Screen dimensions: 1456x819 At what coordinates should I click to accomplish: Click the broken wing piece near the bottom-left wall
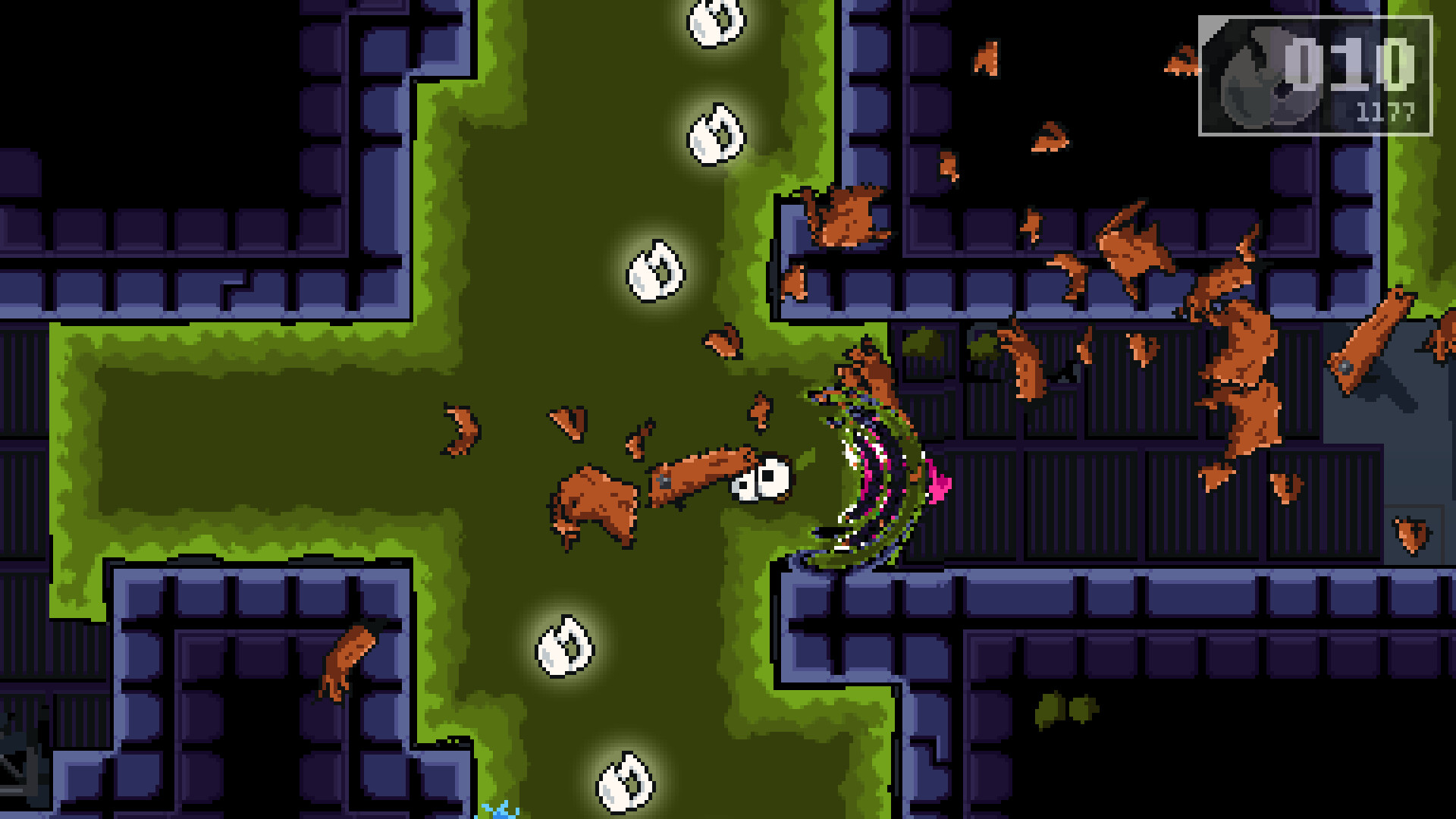[x=345, y=660]
